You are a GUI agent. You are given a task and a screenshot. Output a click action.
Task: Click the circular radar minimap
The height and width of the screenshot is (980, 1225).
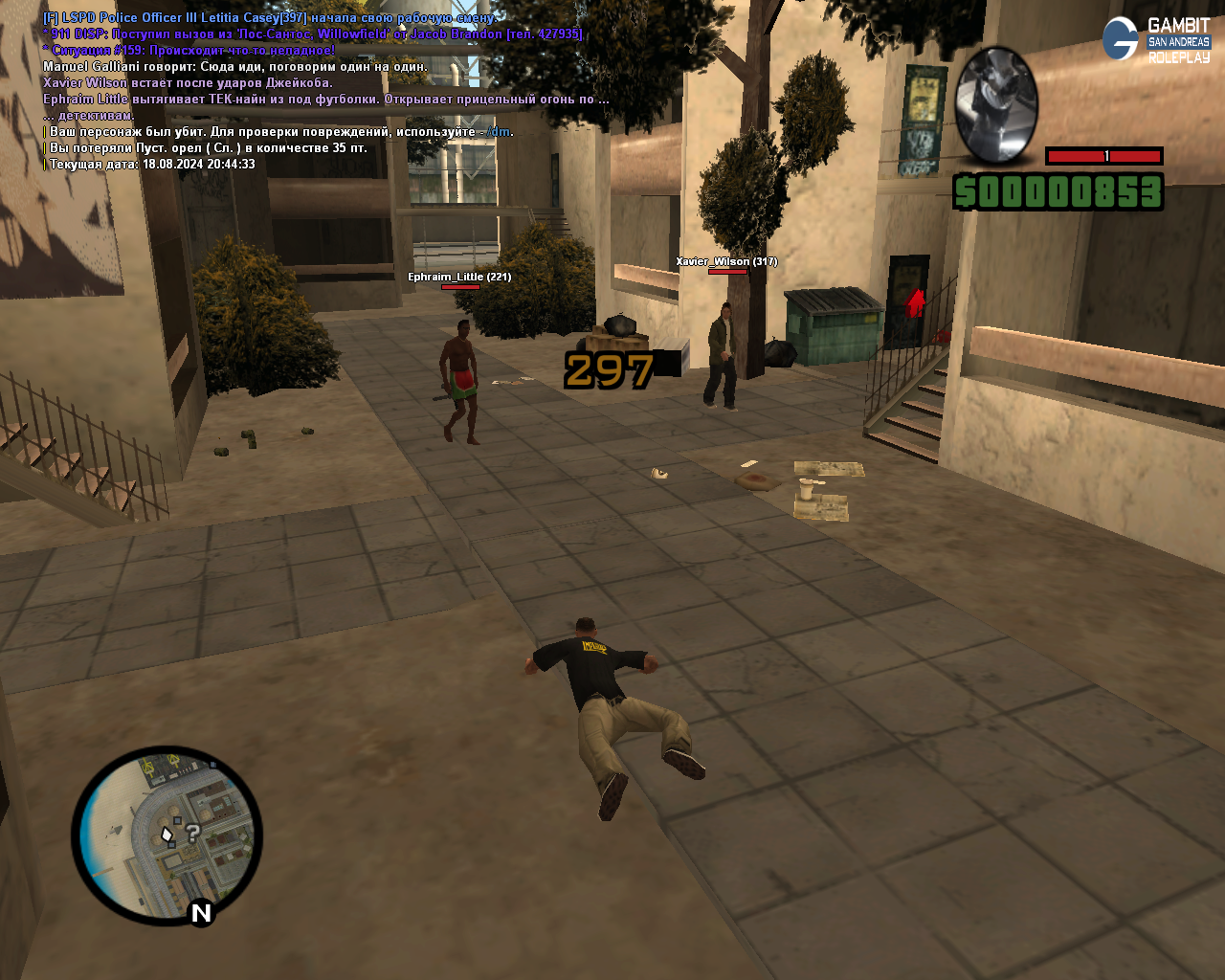click(x=167, y=835)
